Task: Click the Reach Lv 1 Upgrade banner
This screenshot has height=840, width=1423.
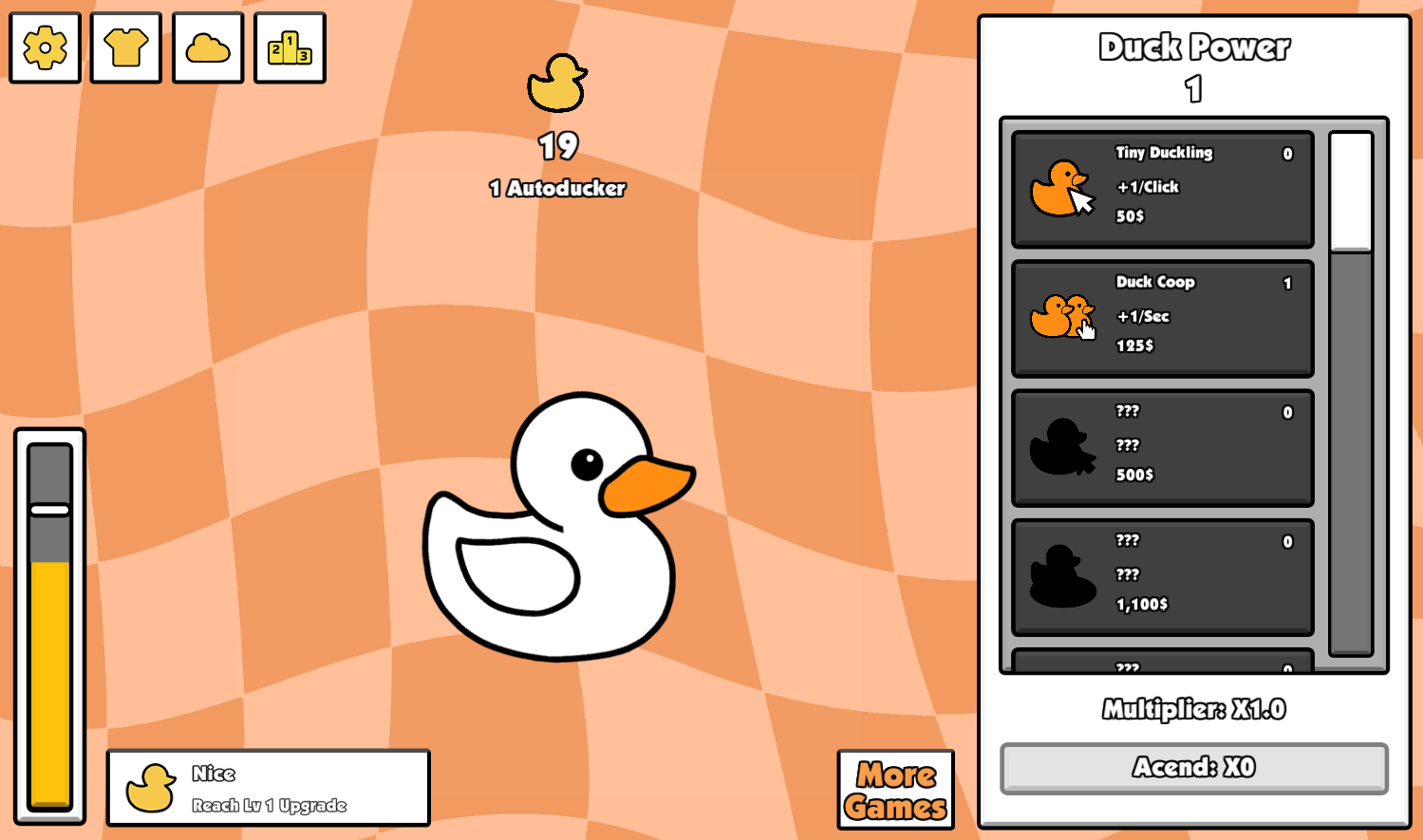Action: 268,788
